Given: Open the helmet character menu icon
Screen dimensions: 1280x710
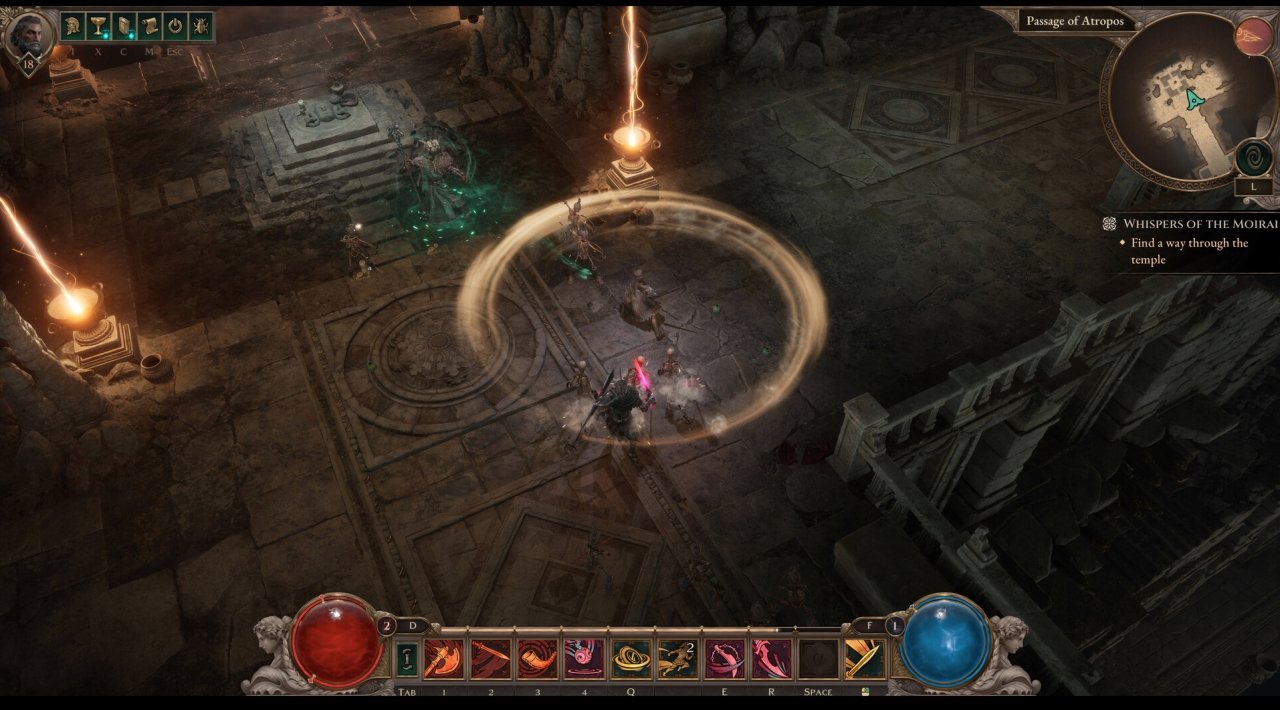Looking at the screenshot, I should [x=74, y=26].
